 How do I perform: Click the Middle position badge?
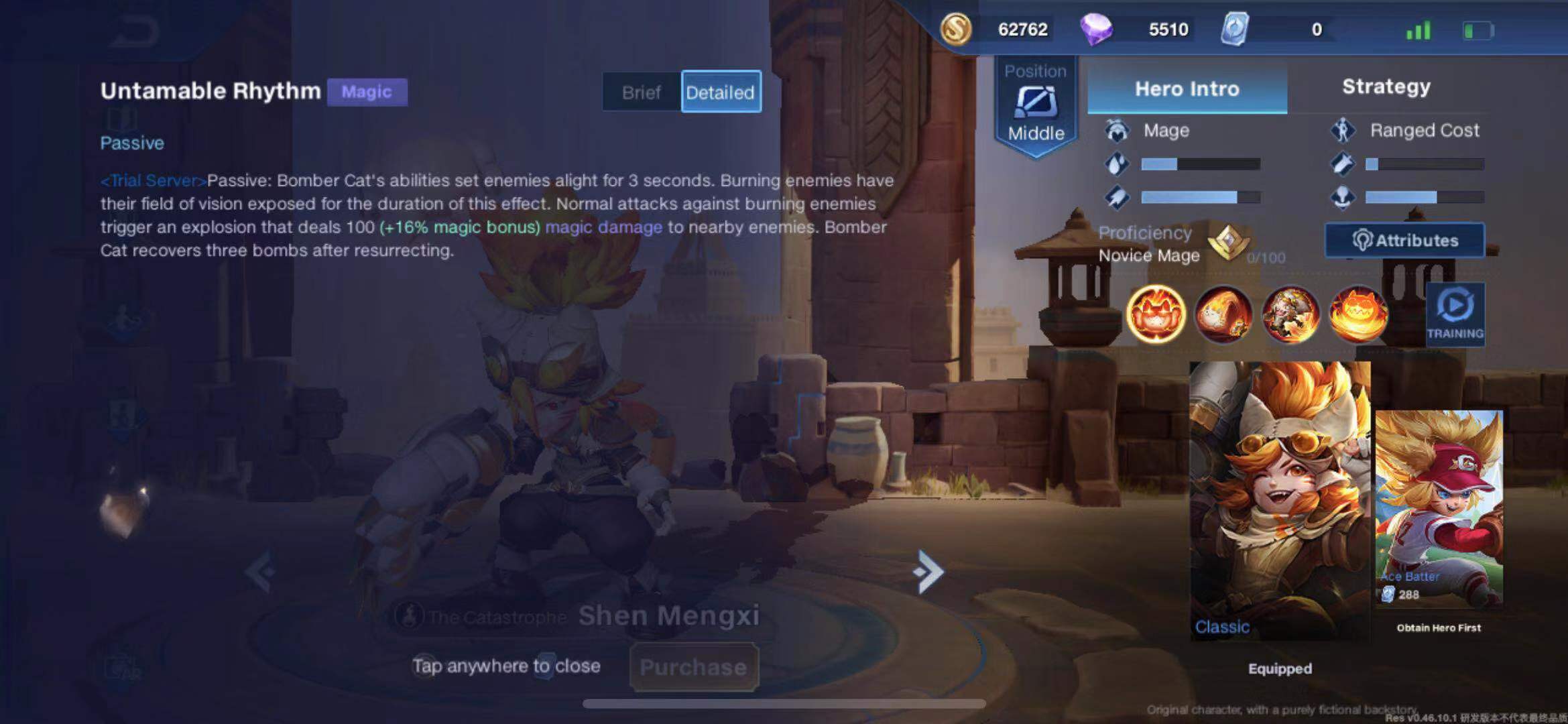tap(1036, 107)
